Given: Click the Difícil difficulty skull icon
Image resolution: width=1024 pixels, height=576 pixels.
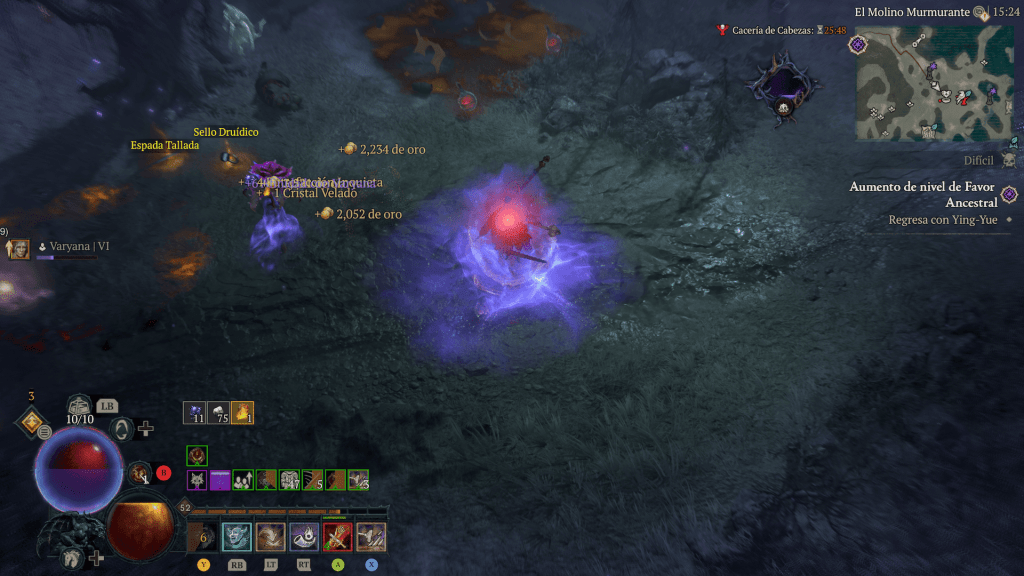Looking at the screenshot, I should click(1008, 160).
